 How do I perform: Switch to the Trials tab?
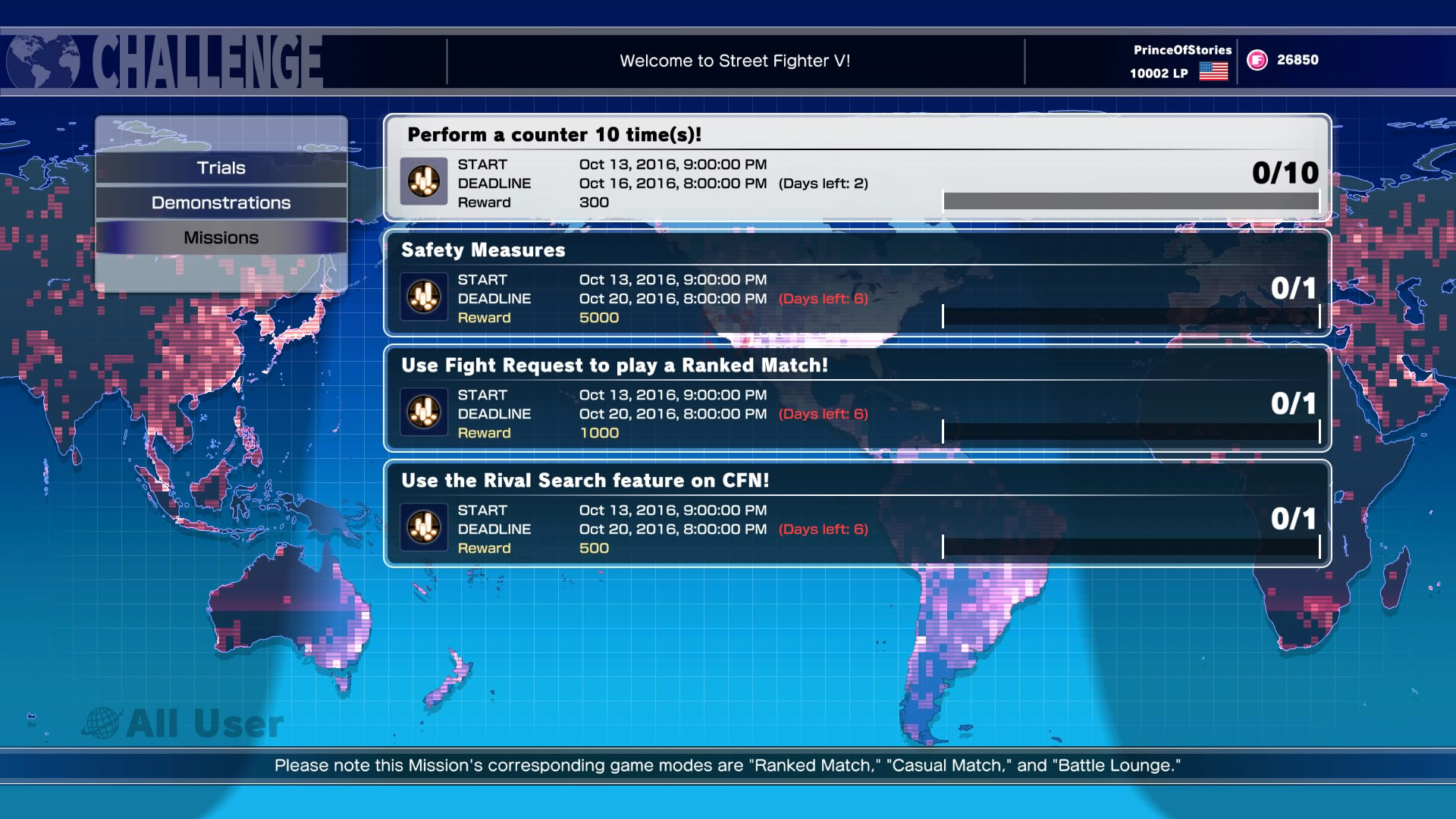click(x=221, y=168)
